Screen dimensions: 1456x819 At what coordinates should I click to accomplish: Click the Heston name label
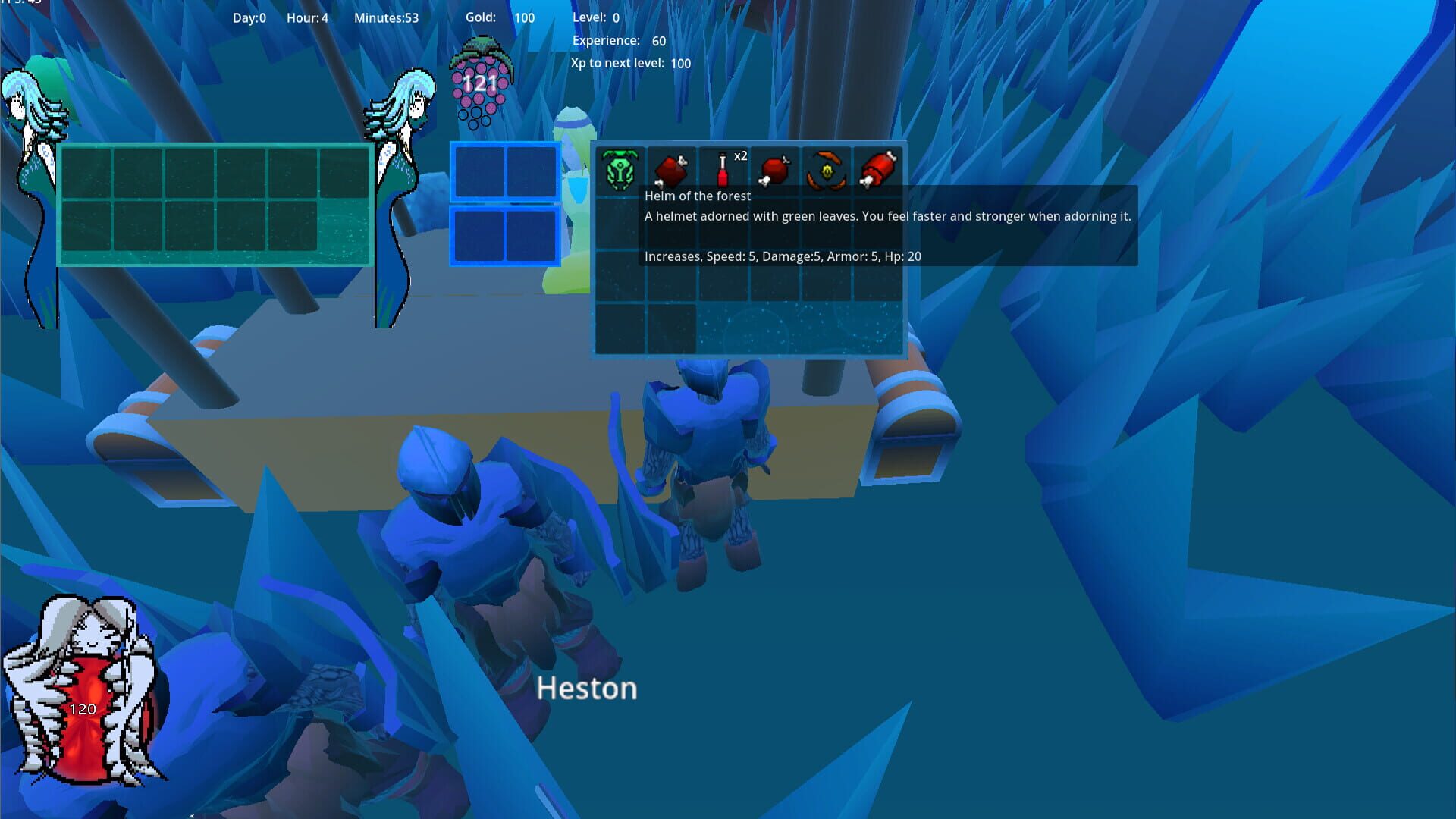[x=586, y=689]
